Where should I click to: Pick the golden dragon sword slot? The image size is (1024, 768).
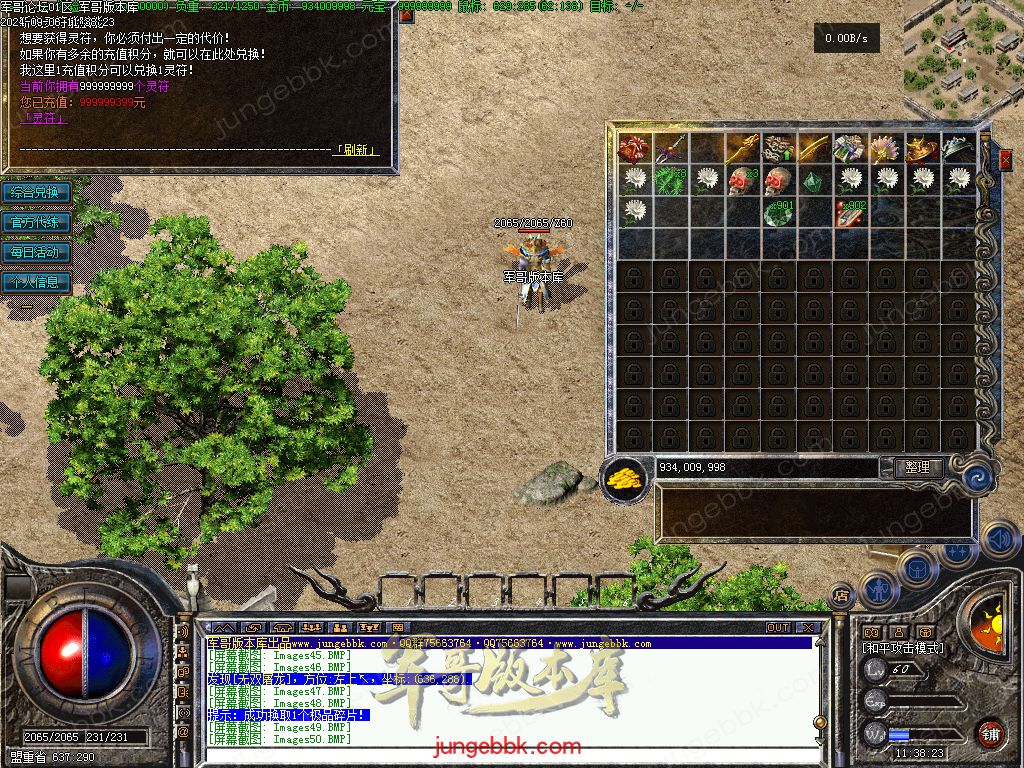click(x=742, y=148)
